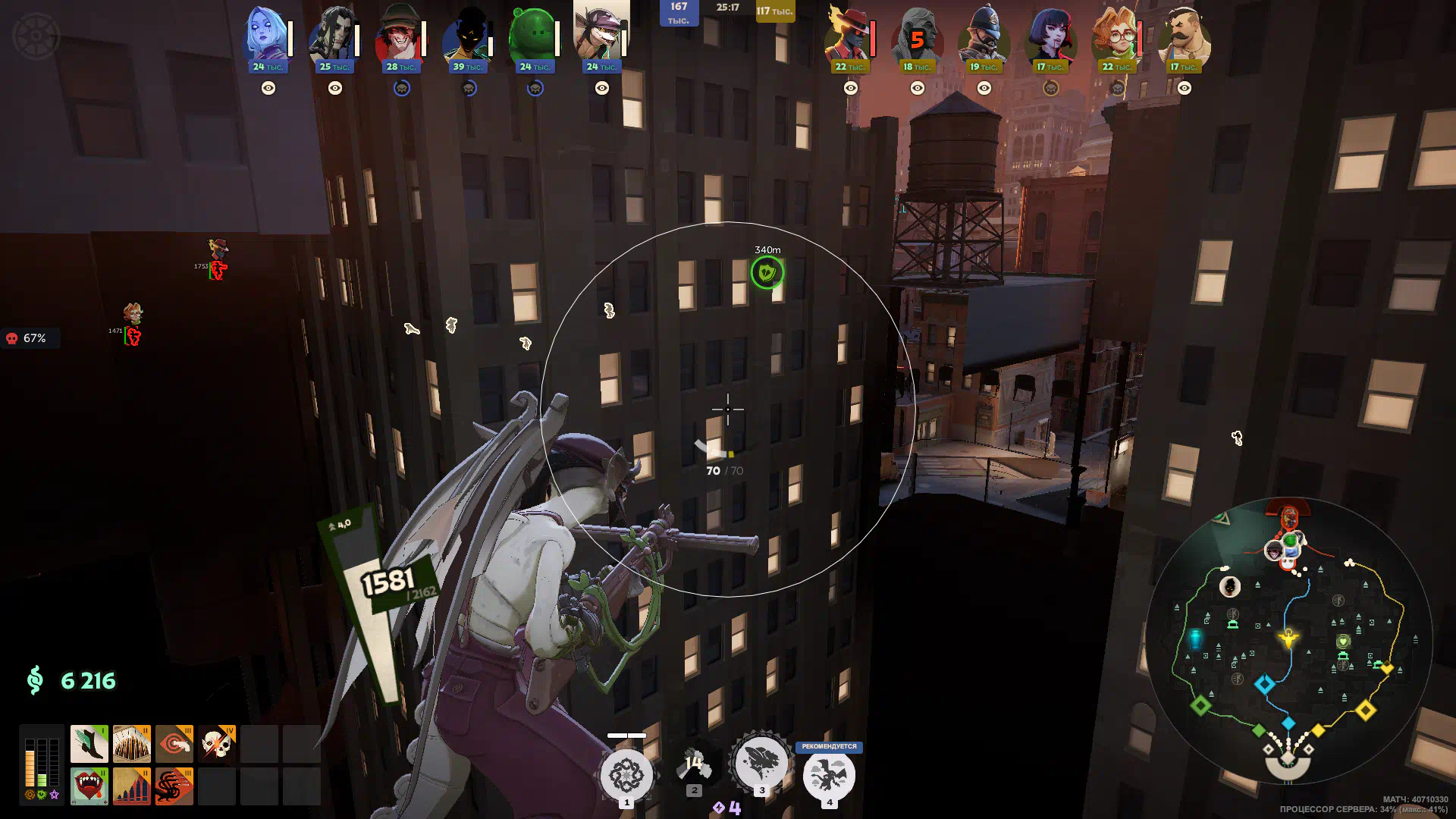Screen dimensions: 1456x819
Task: Click the circular minimap
Action: click(1288, 641)
